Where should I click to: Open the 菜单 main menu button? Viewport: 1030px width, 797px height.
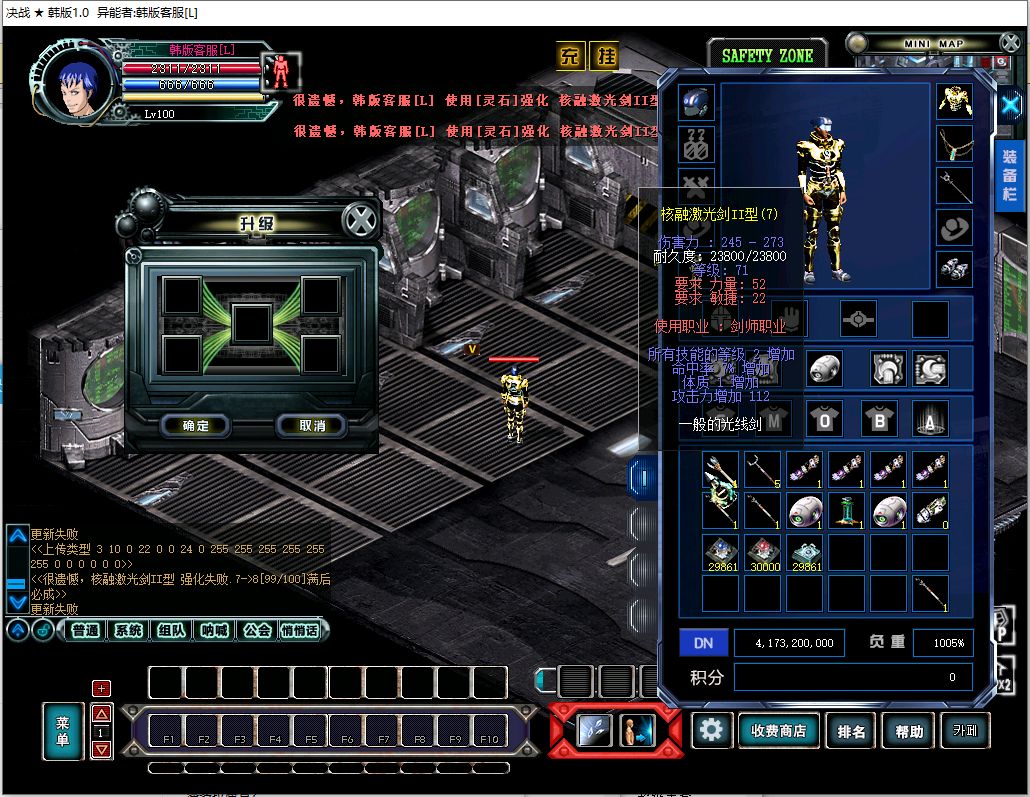coord(62,732)
